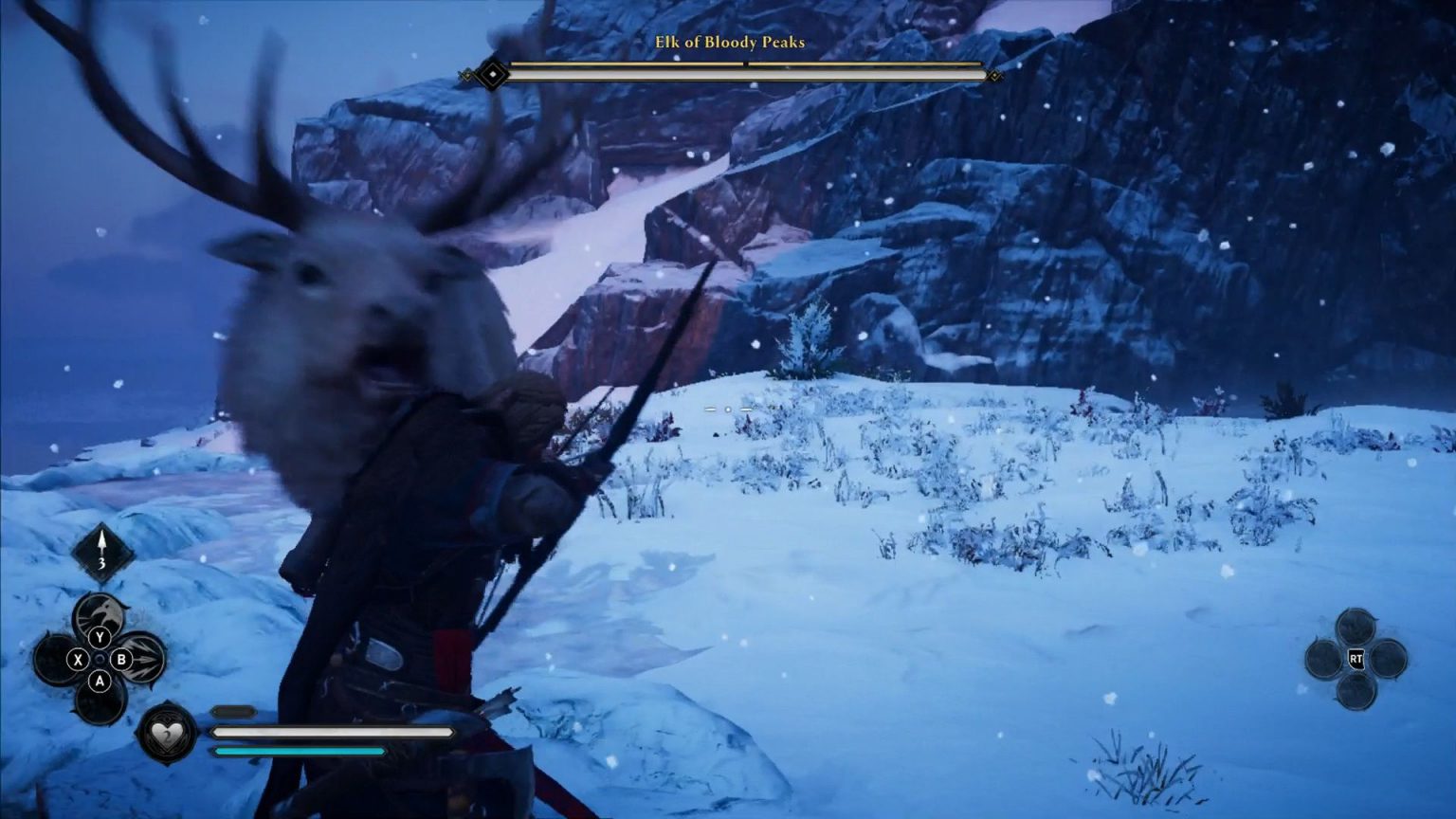The width and height of the screenshot is (1456, 819).
Task: Expand the left ability slot in RT wheel
Action: coord(1322,659)
